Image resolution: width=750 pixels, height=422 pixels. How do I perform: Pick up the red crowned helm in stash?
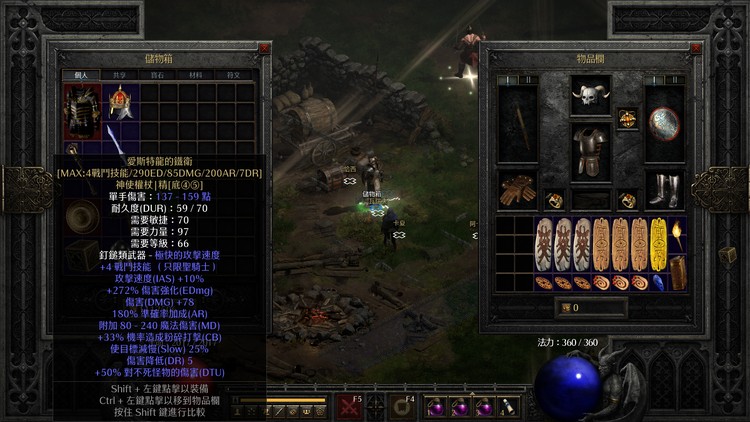(121, 102)
